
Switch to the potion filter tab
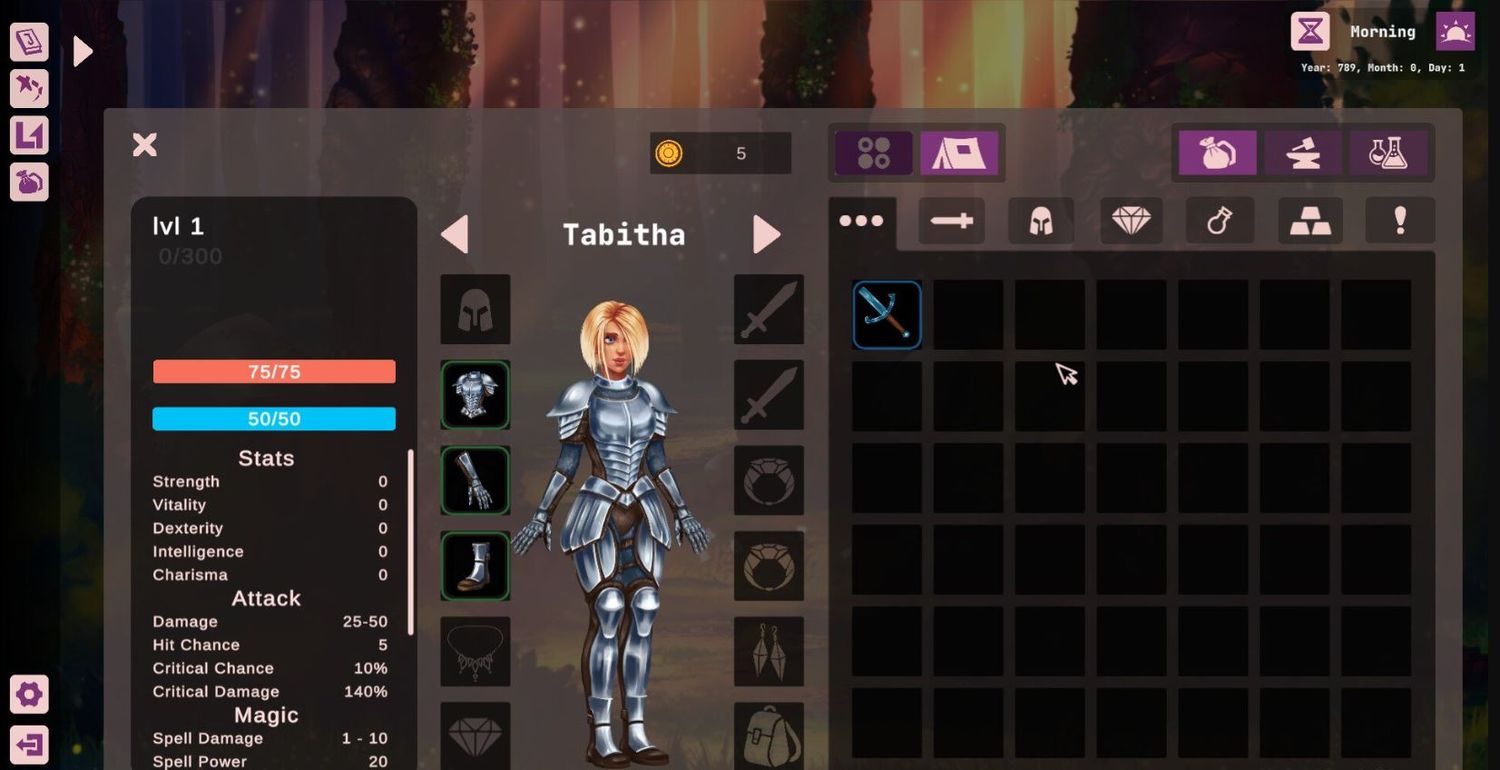pyautogui.click(x=1220, y=221)
